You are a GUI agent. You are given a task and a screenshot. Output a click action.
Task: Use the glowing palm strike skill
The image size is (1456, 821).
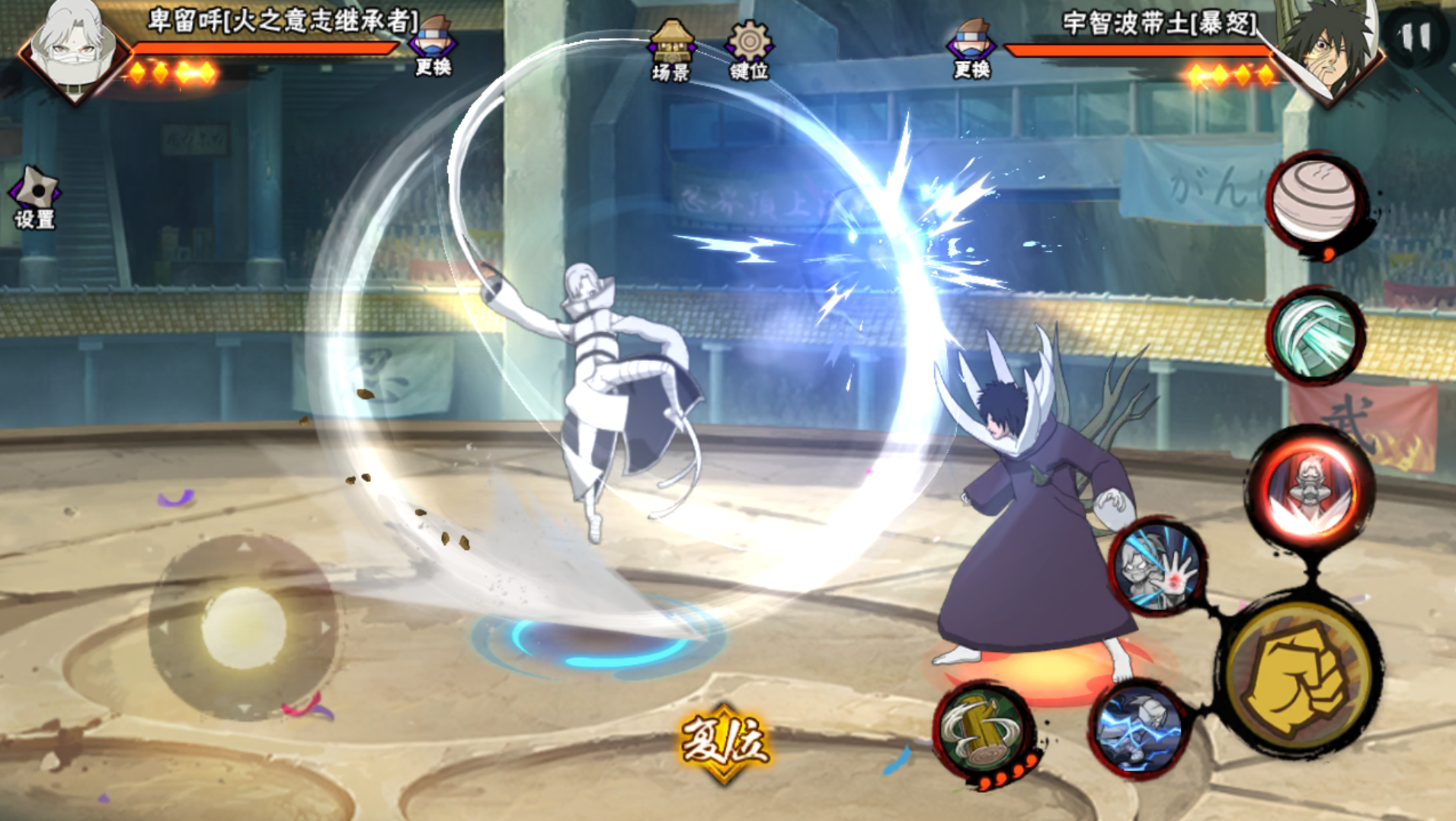1157,567
